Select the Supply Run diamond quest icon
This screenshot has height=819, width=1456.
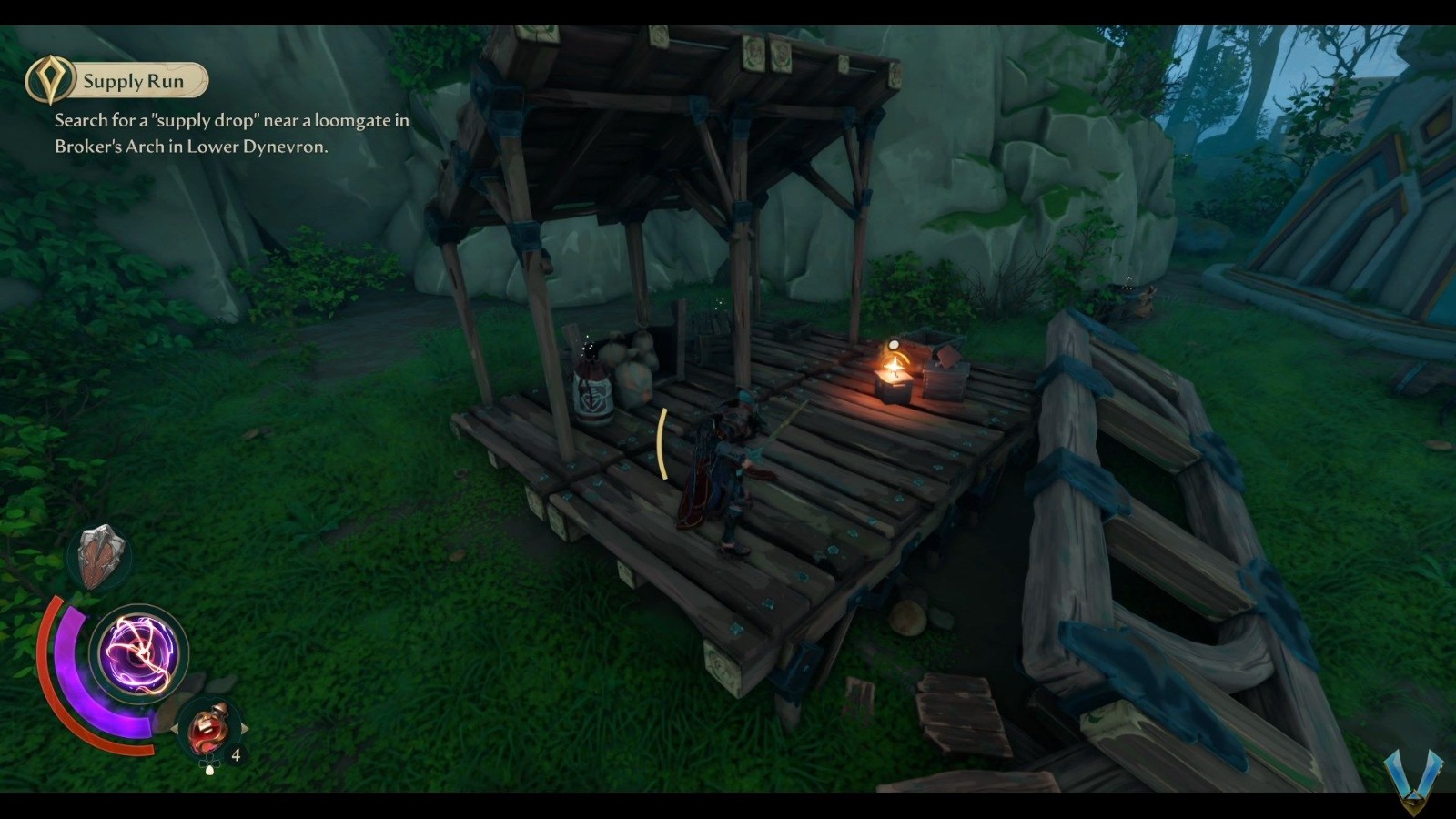point(50,80)
